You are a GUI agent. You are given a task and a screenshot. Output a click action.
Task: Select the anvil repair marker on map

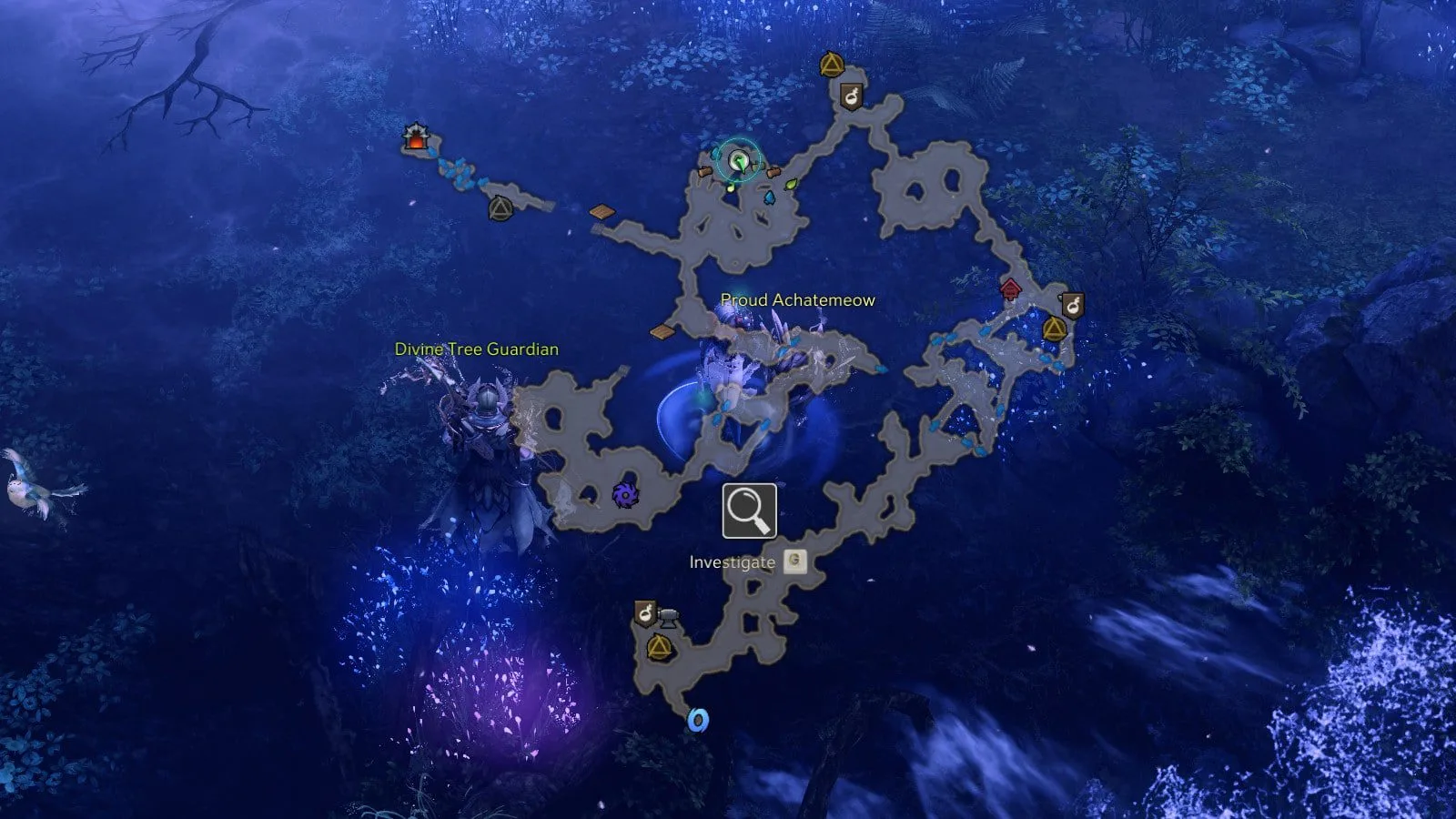pos(669,618)
